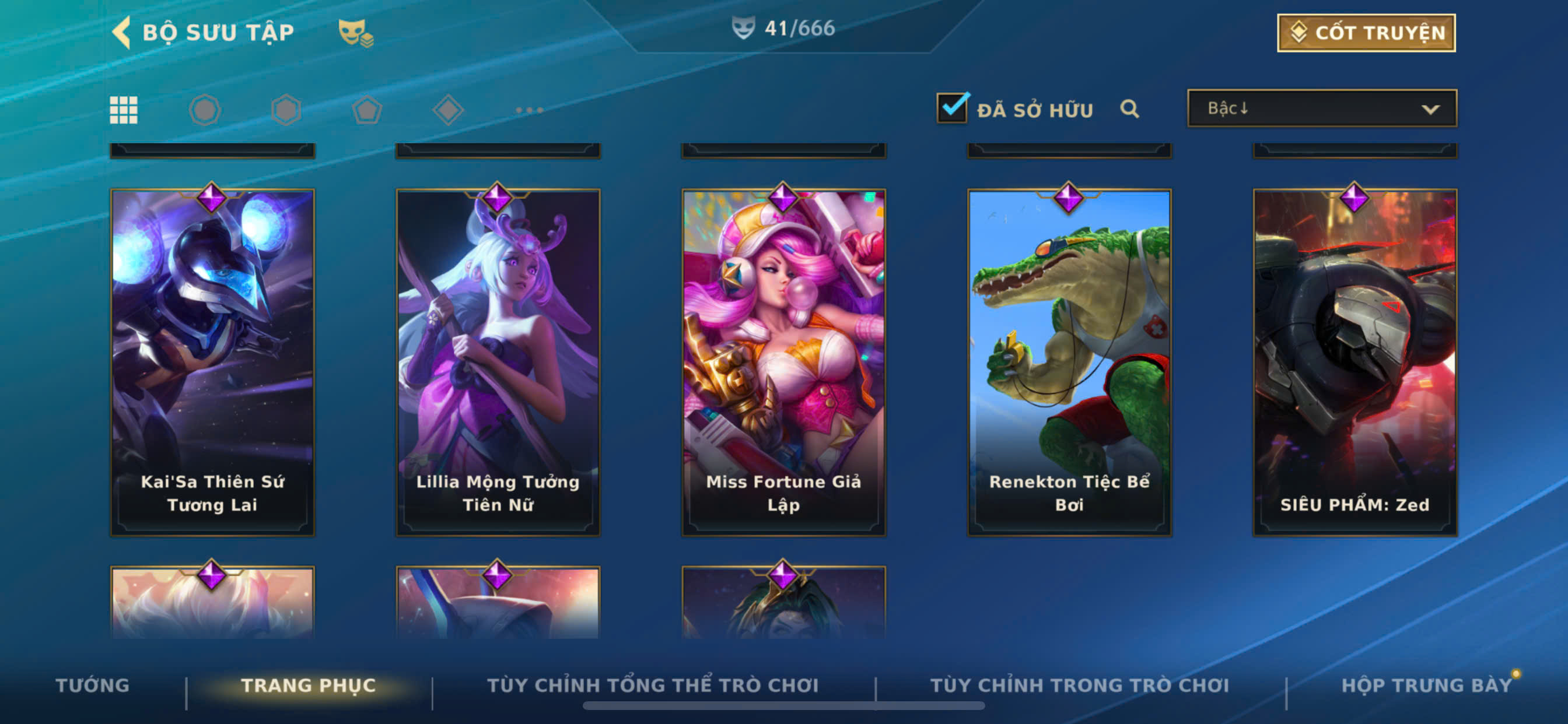Open Tùy Chỉnh Trong Trò Chơi tab
The image size is (1568, 724).
[1079, 685]
